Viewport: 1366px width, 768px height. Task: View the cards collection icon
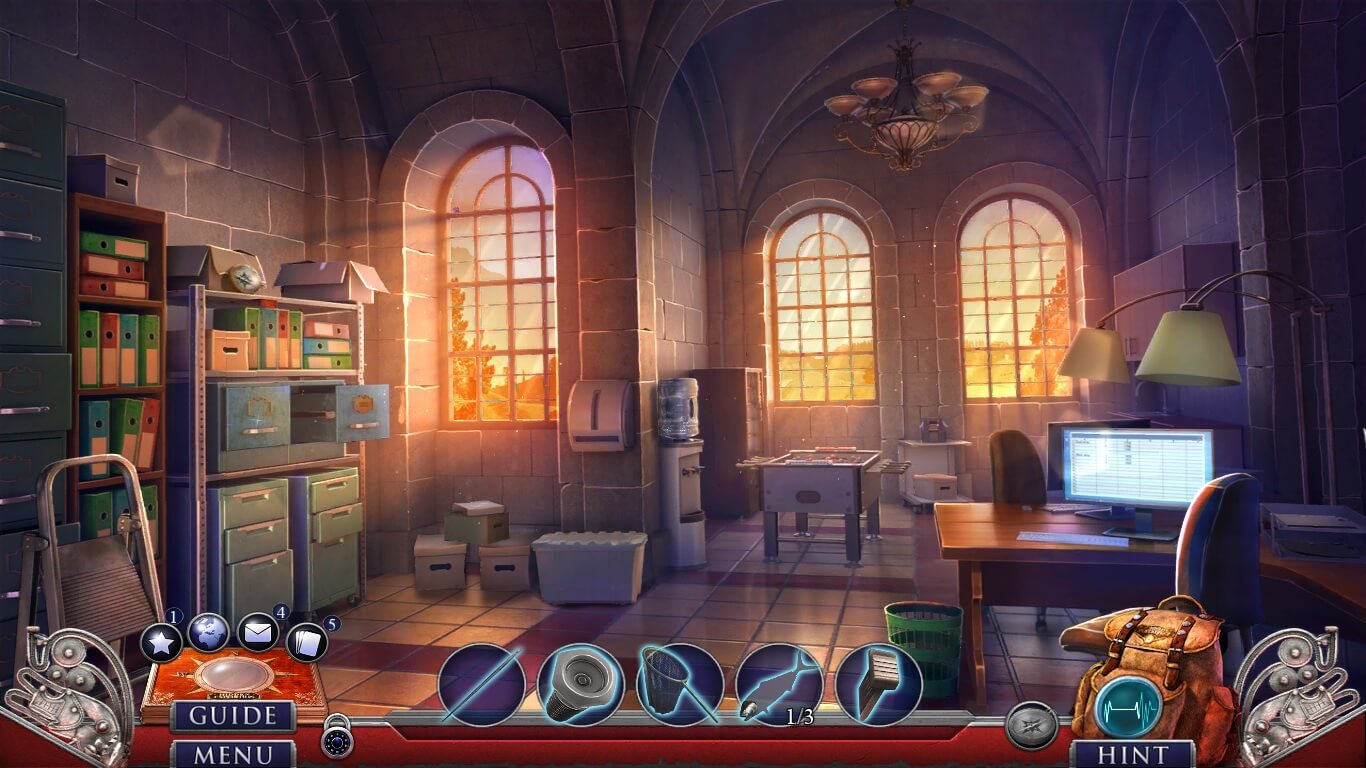306,642
